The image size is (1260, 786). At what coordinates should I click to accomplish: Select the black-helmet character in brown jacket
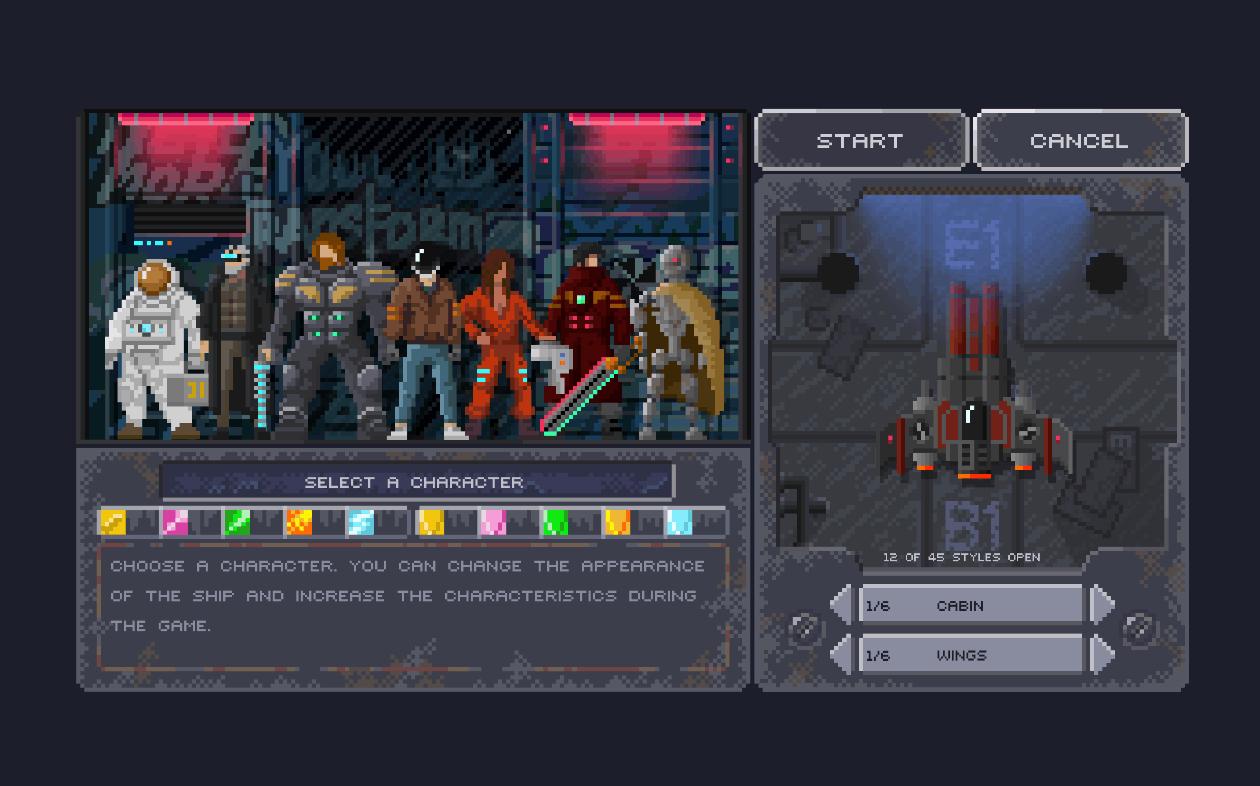(423, 340)
